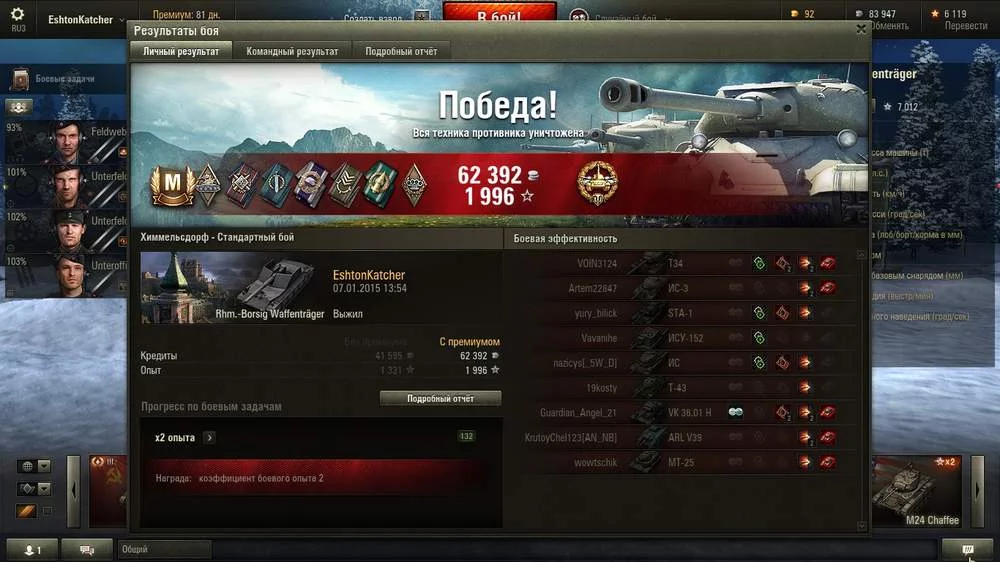This screenshot has width=1000, height=562.
Task: Expand the x2 опыта mission arrow
Action: pyautogui.click(x=209, y=437)
